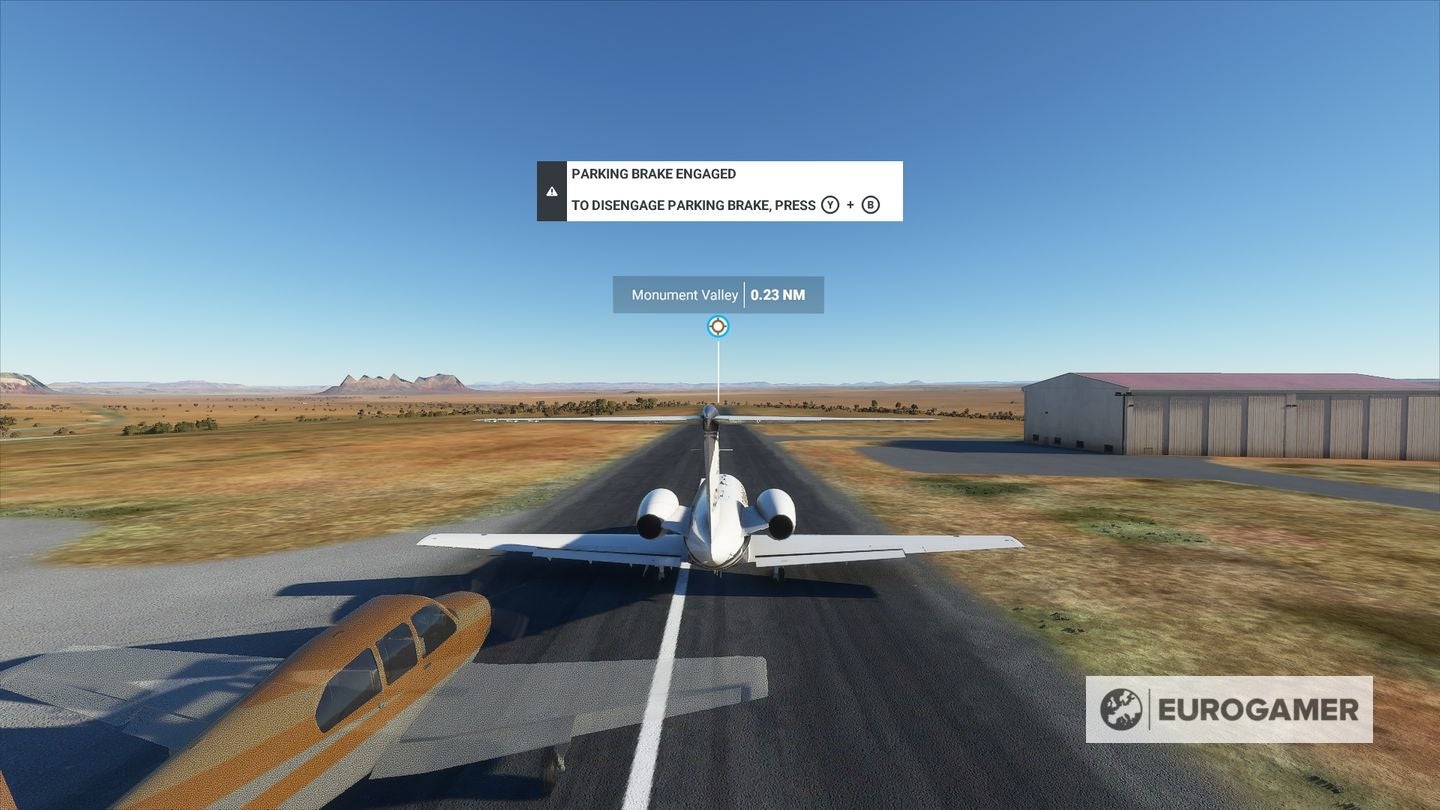The width and height of the screenshot is (1440, 810).
Task: Click the warning triangle icon on the notification
Action: tap(552, 190)
